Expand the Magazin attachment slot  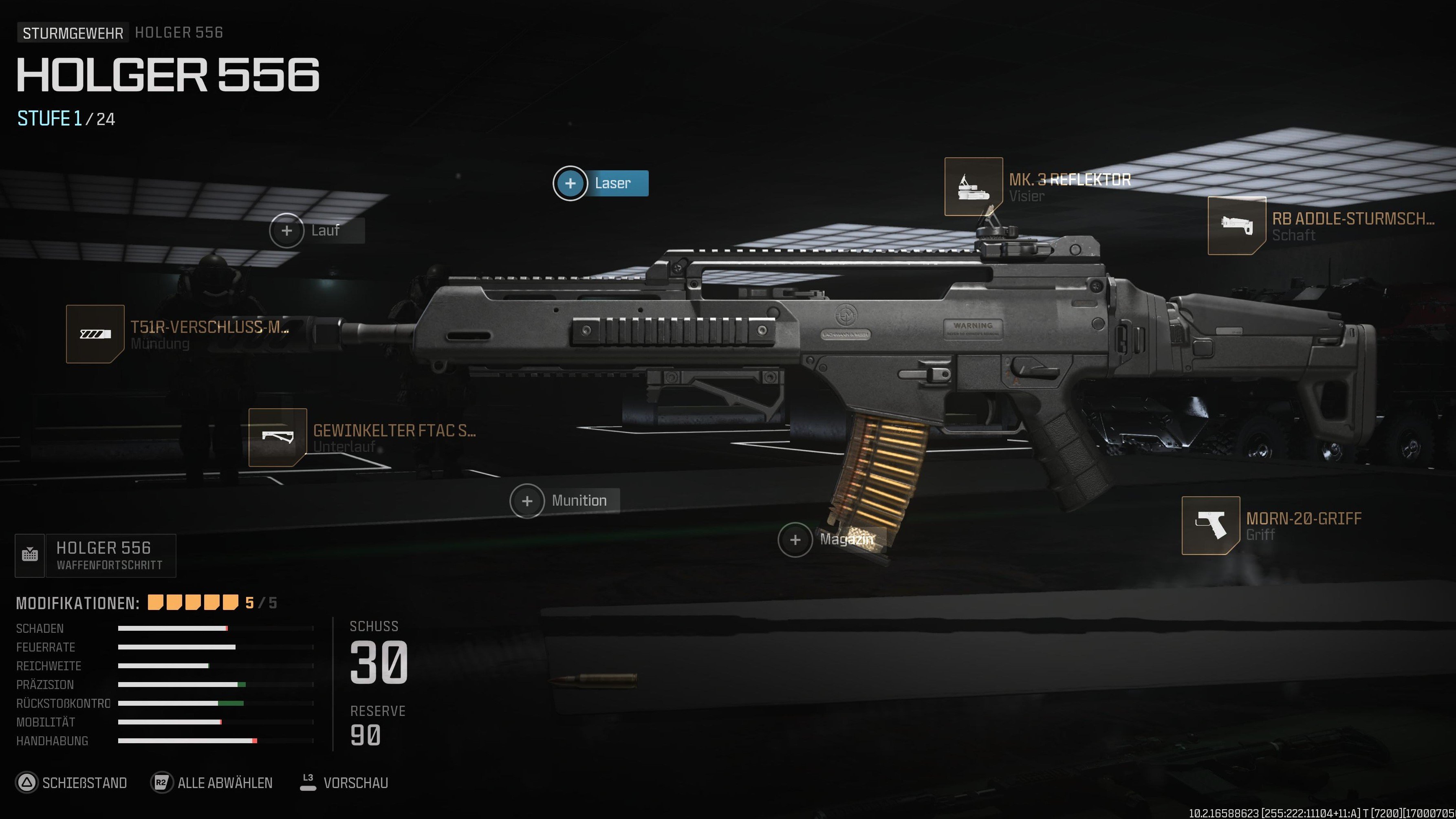(795, 540)
